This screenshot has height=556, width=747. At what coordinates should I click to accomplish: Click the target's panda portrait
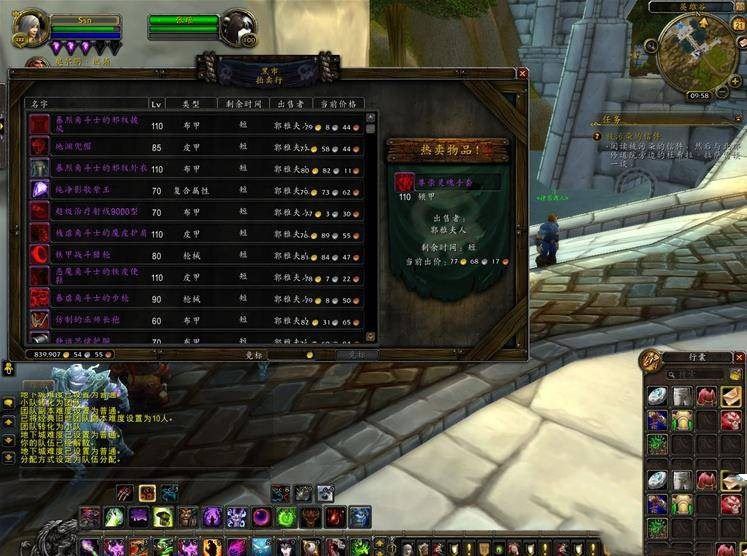(237, 26)
